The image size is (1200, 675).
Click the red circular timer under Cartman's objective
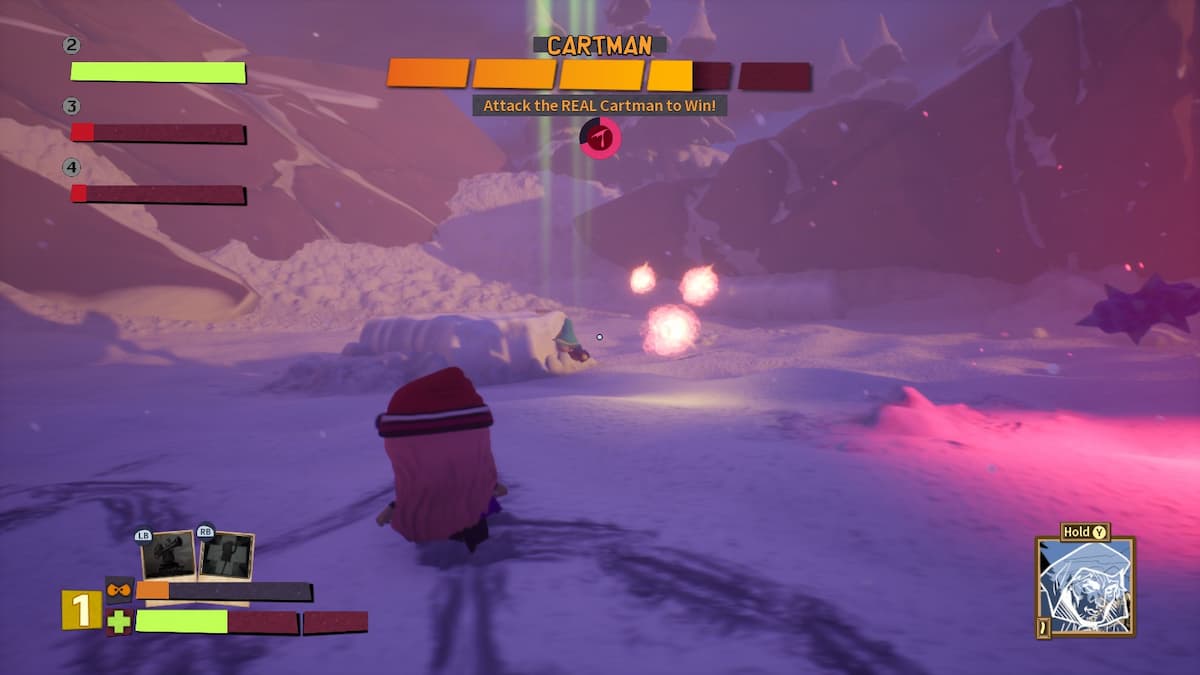(600, 137)
